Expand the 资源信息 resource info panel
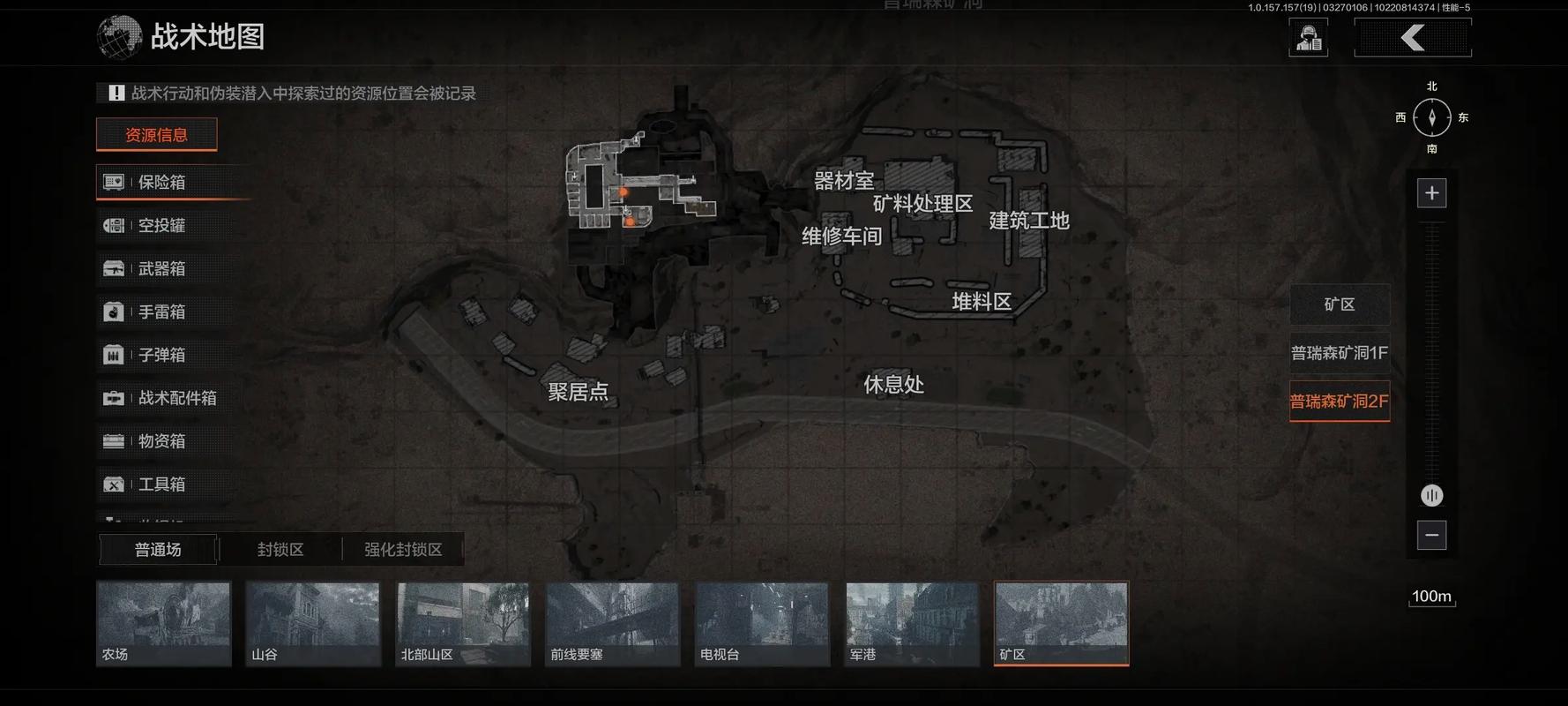Image resolution: width=1568 pixels, height=706 pixels. [156, 134]
